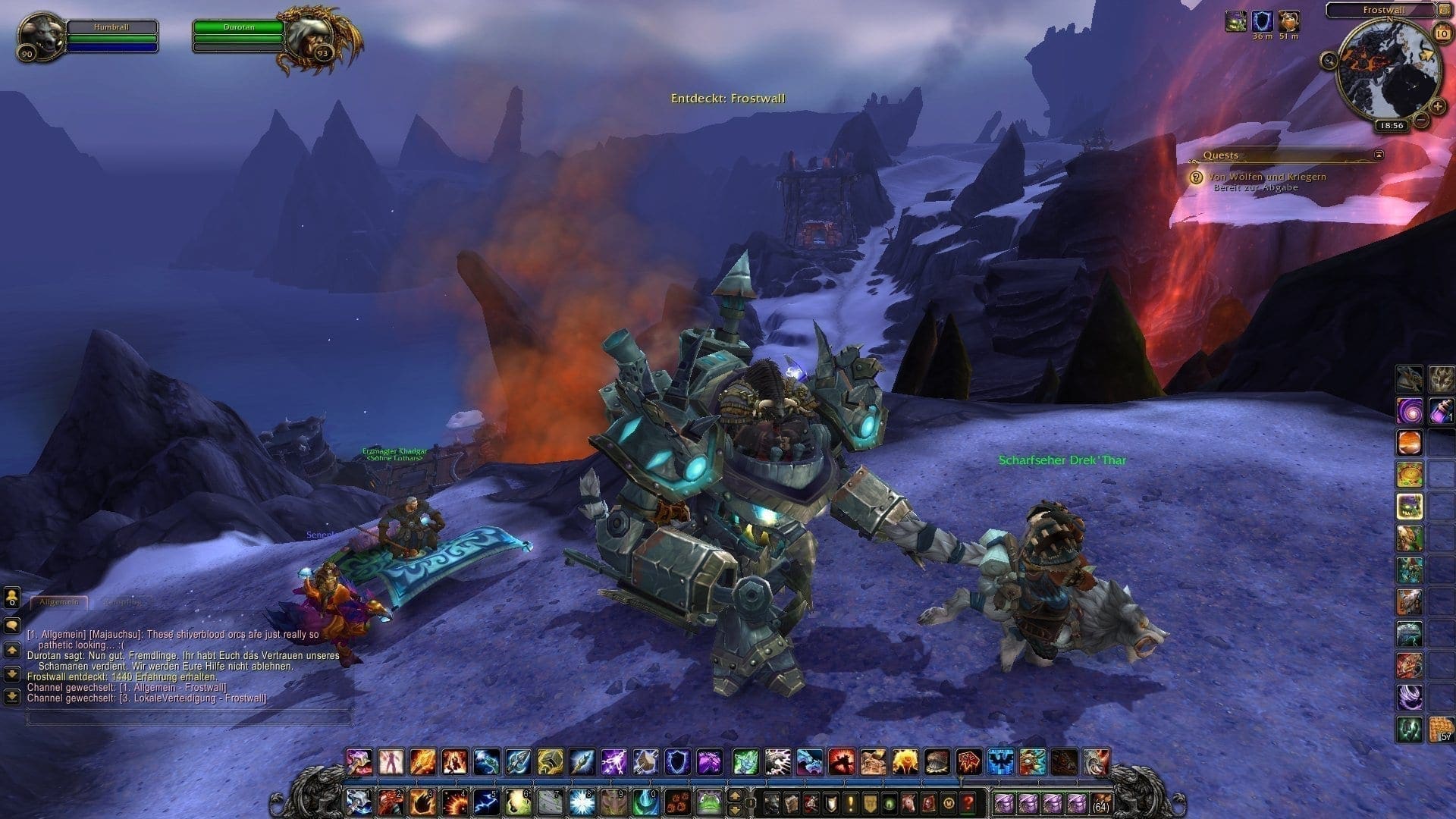Image resolution: width=1456 pixels, height=819 pixels.
Task: Open the backpack showing 64 free slots
Action: pos(1101,802)
